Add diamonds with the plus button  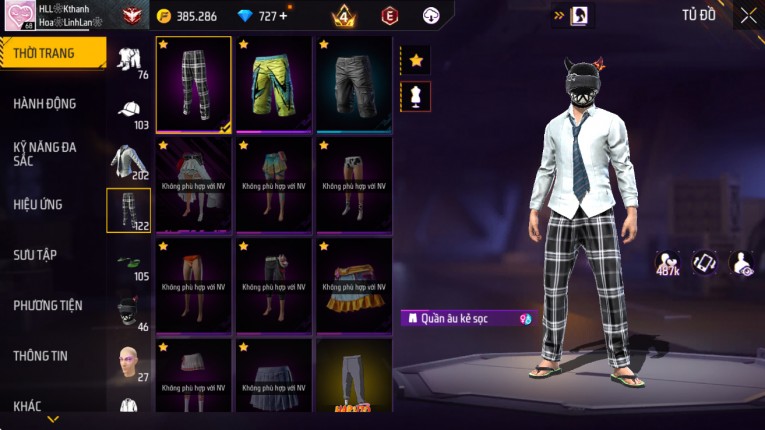283,16
